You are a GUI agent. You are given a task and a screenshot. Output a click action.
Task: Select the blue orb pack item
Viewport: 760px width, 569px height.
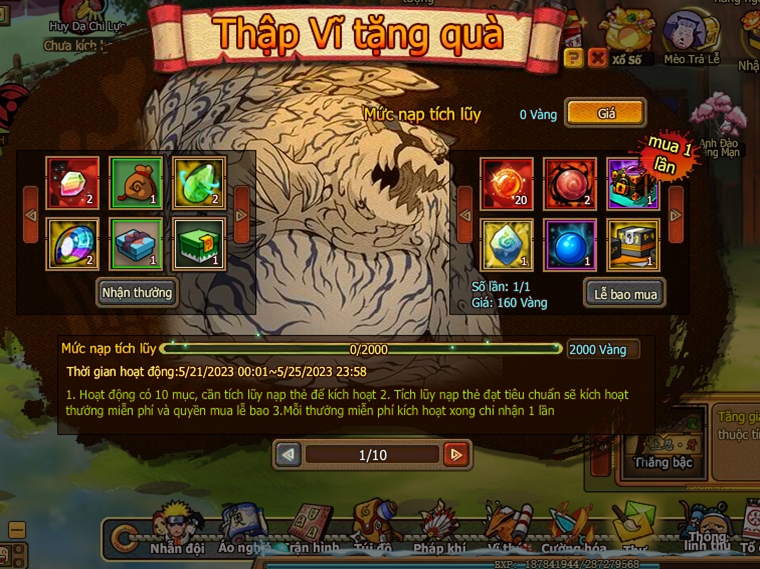click(x=570, y=245)
